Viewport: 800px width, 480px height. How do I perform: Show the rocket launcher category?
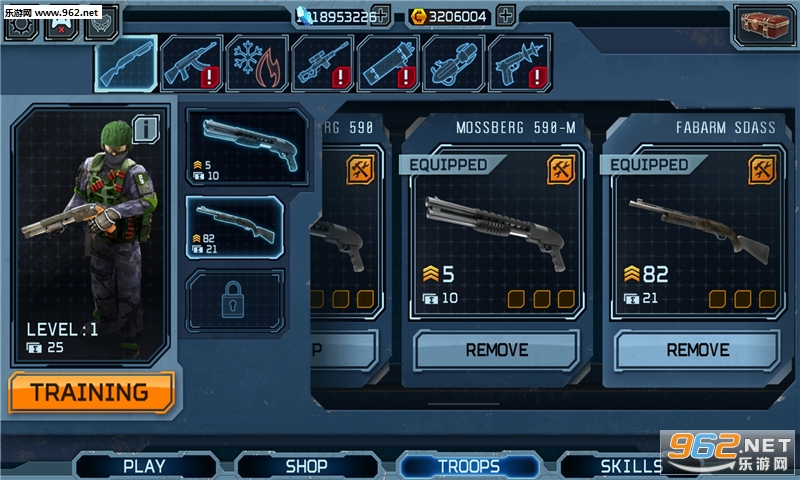click(388, 64)
